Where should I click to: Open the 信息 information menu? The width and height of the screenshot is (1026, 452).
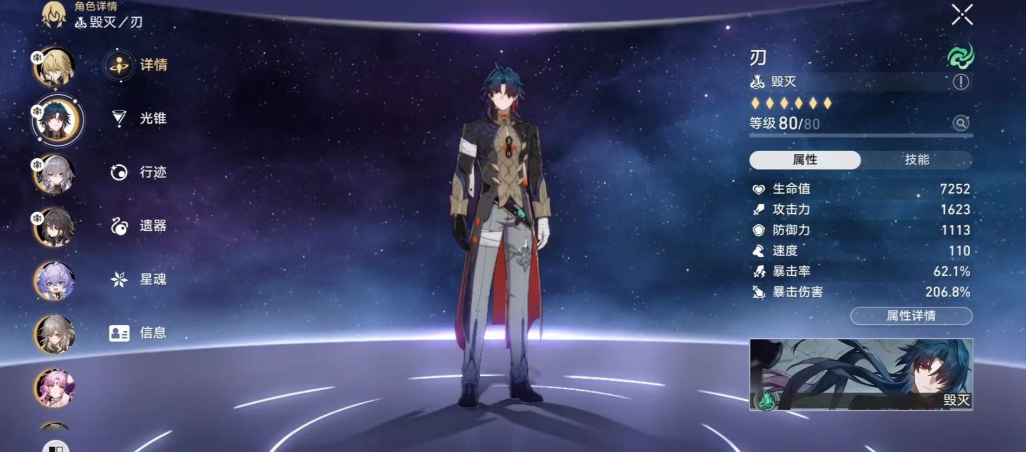click(138, 333)
